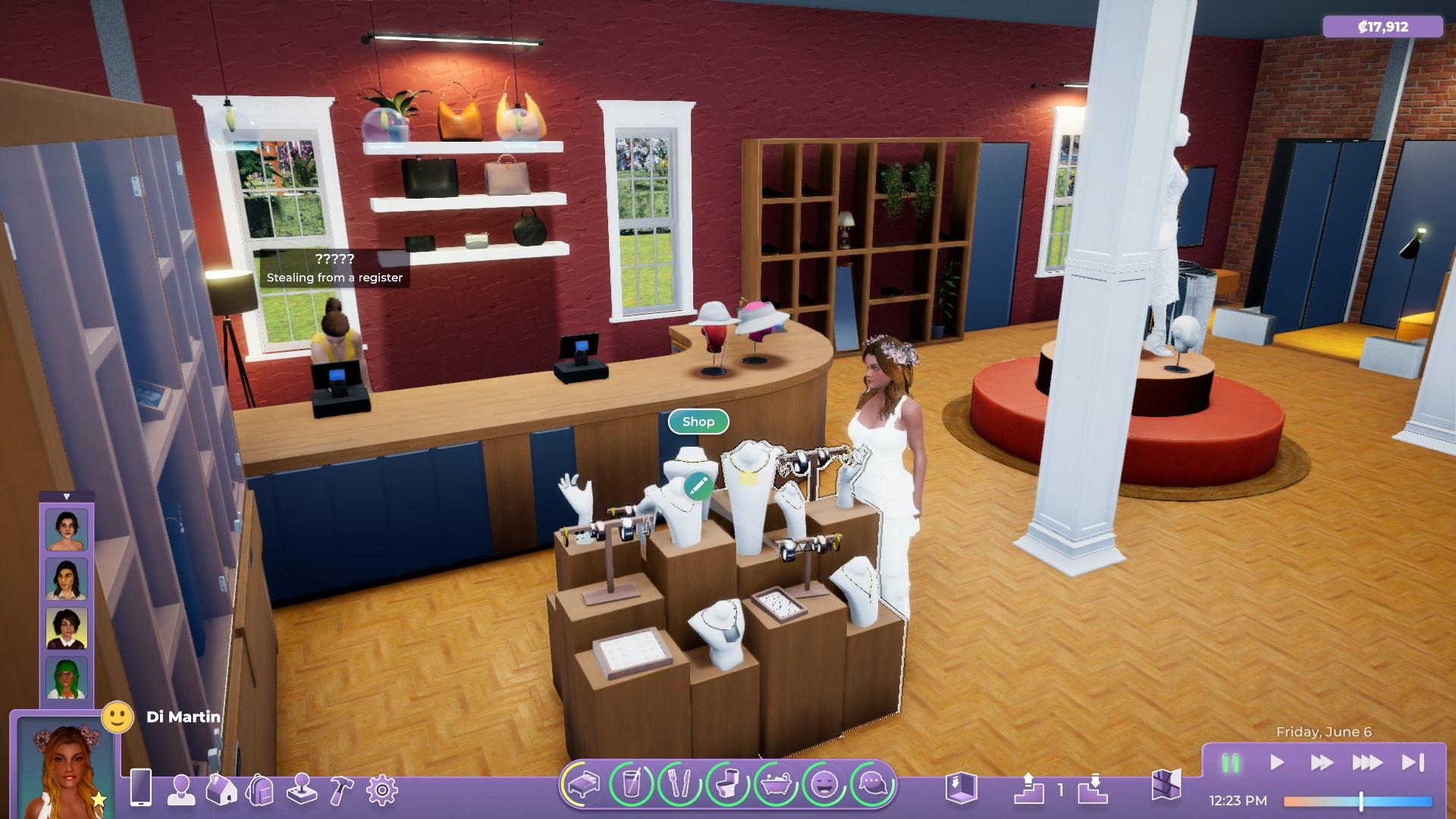The image size is (1456, 819).
Task: Pause the game with the pause button
Action: tap(1230, 763)
